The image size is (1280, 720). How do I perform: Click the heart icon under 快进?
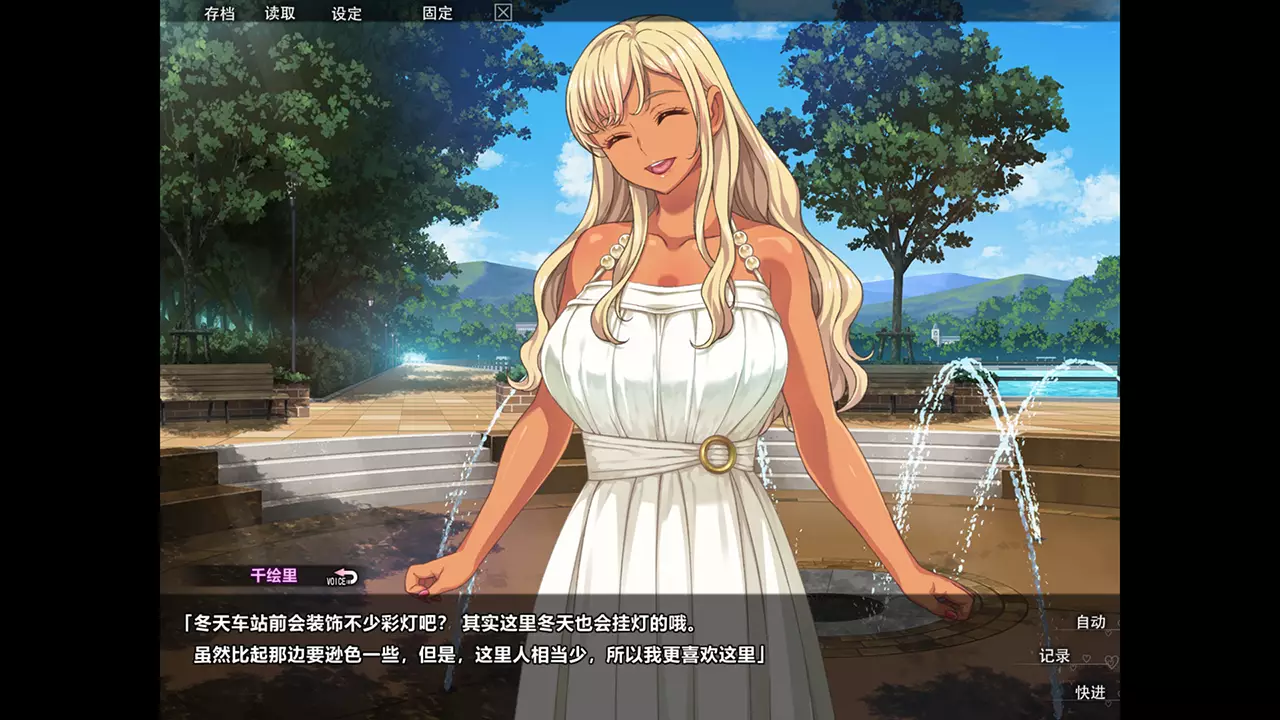[1108, 702]
